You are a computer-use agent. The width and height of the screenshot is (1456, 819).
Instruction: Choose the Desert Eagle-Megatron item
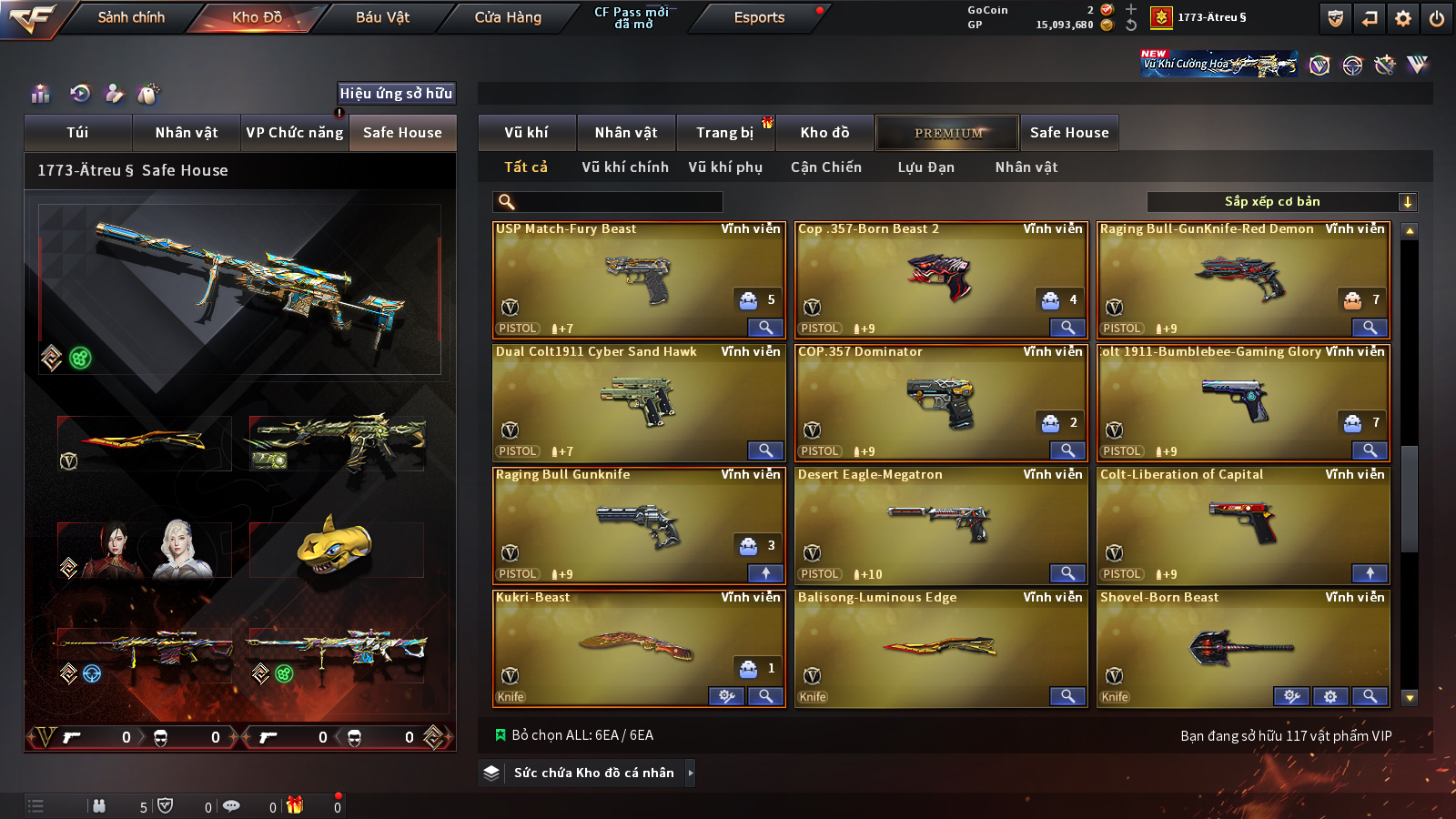pos(940,525)
